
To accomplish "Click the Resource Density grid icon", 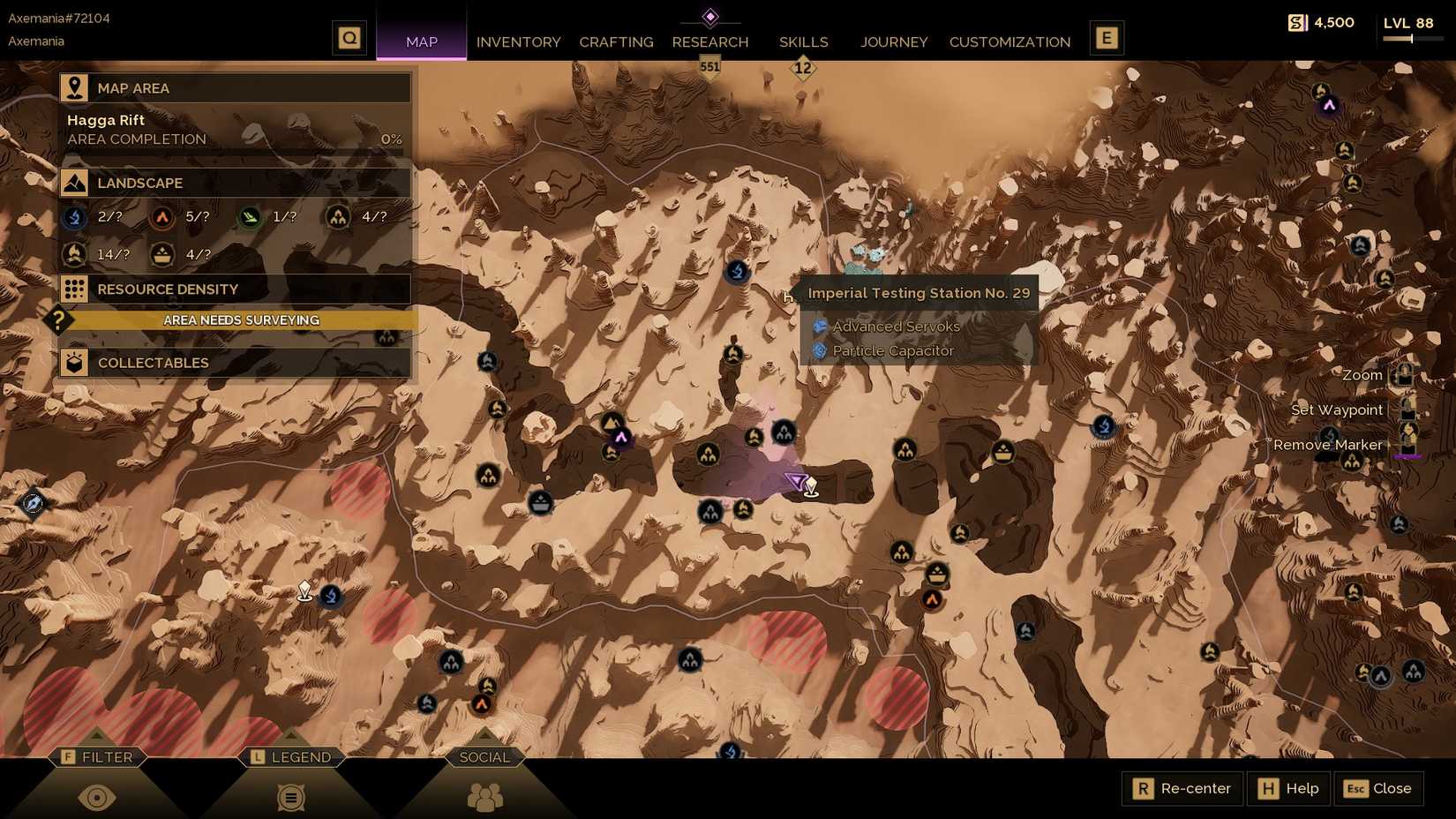I will 74,289.
